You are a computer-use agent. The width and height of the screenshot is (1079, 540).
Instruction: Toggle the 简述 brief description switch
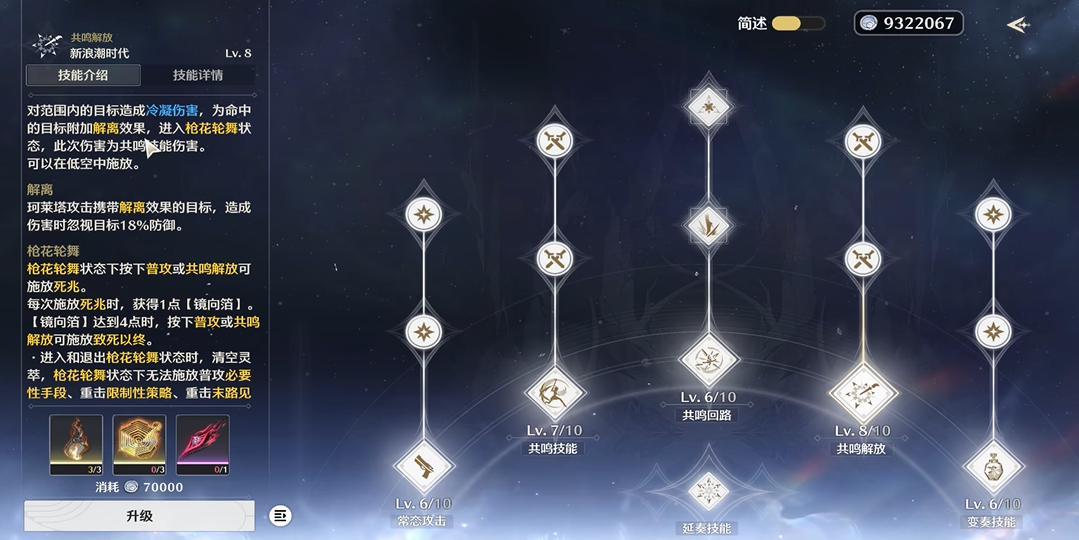[797, 23]
